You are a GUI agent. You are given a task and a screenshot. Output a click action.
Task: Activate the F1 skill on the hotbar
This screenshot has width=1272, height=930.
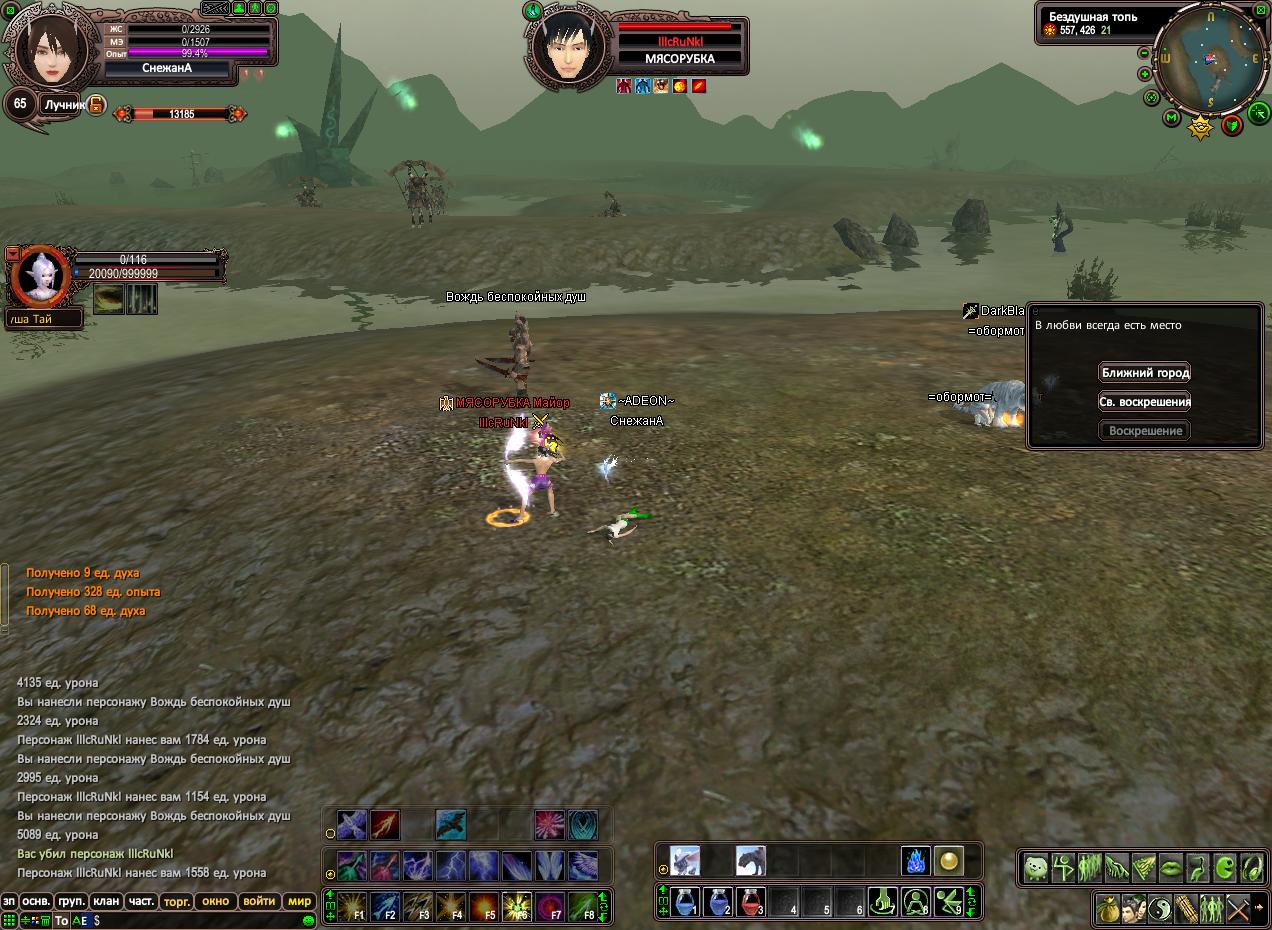tap(352, 907)
